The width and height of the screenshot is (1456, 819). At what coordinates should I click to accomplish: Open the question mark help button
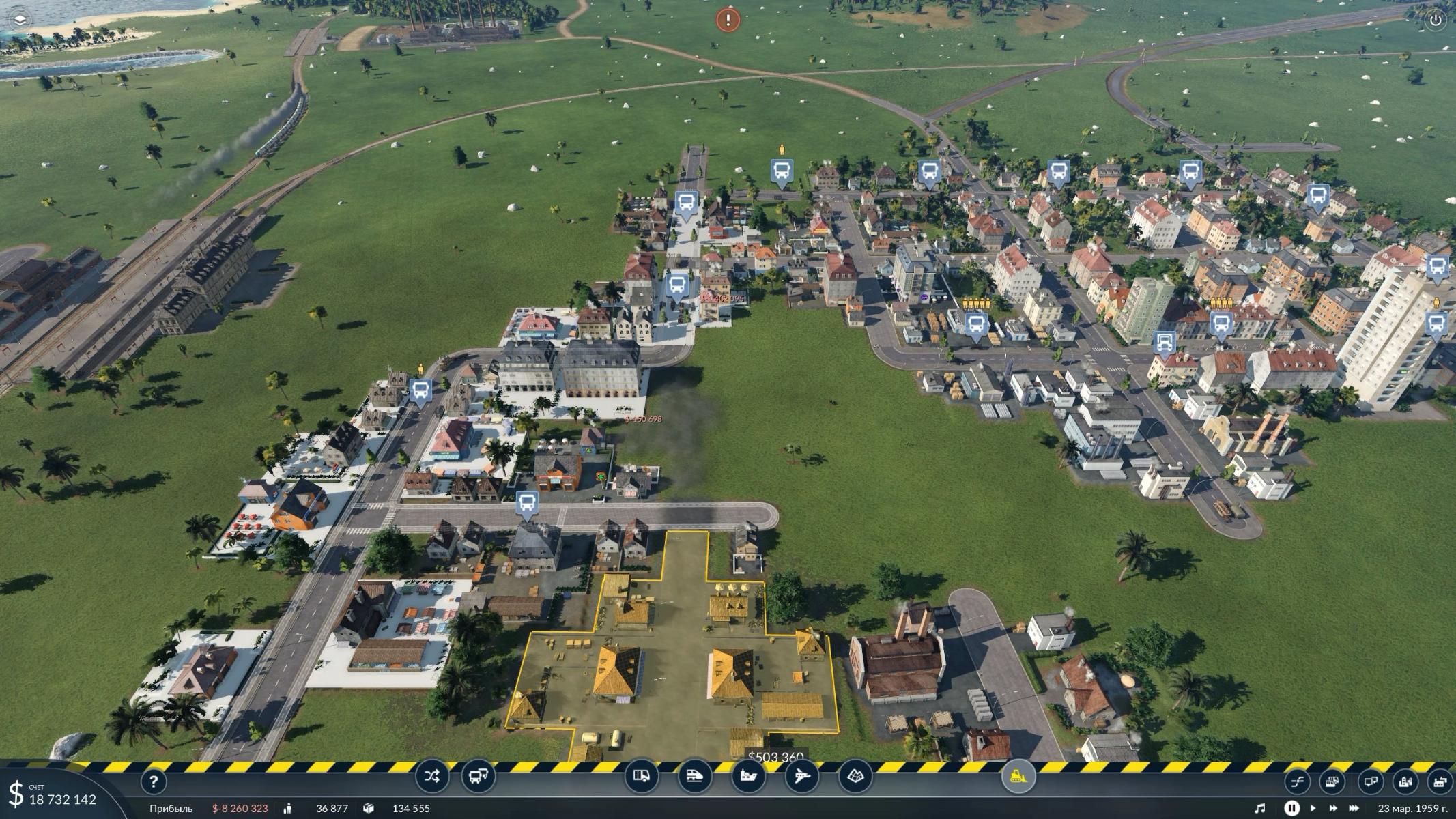pyautogui.click(x=154, y=781)
